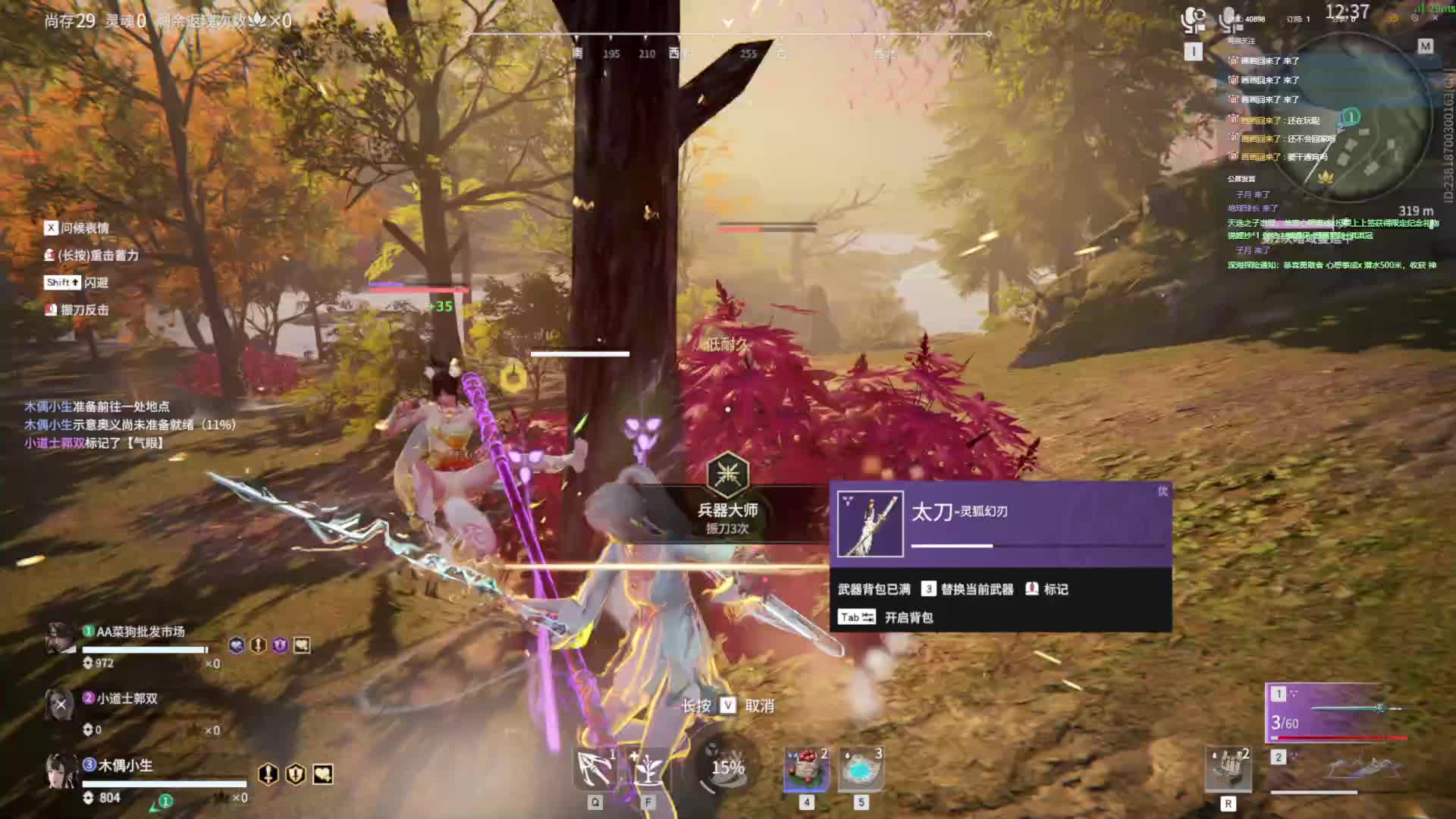Select teammate 木偶小生 portrait
This screenshot has height=819, width=1456.
pos(61,770)
